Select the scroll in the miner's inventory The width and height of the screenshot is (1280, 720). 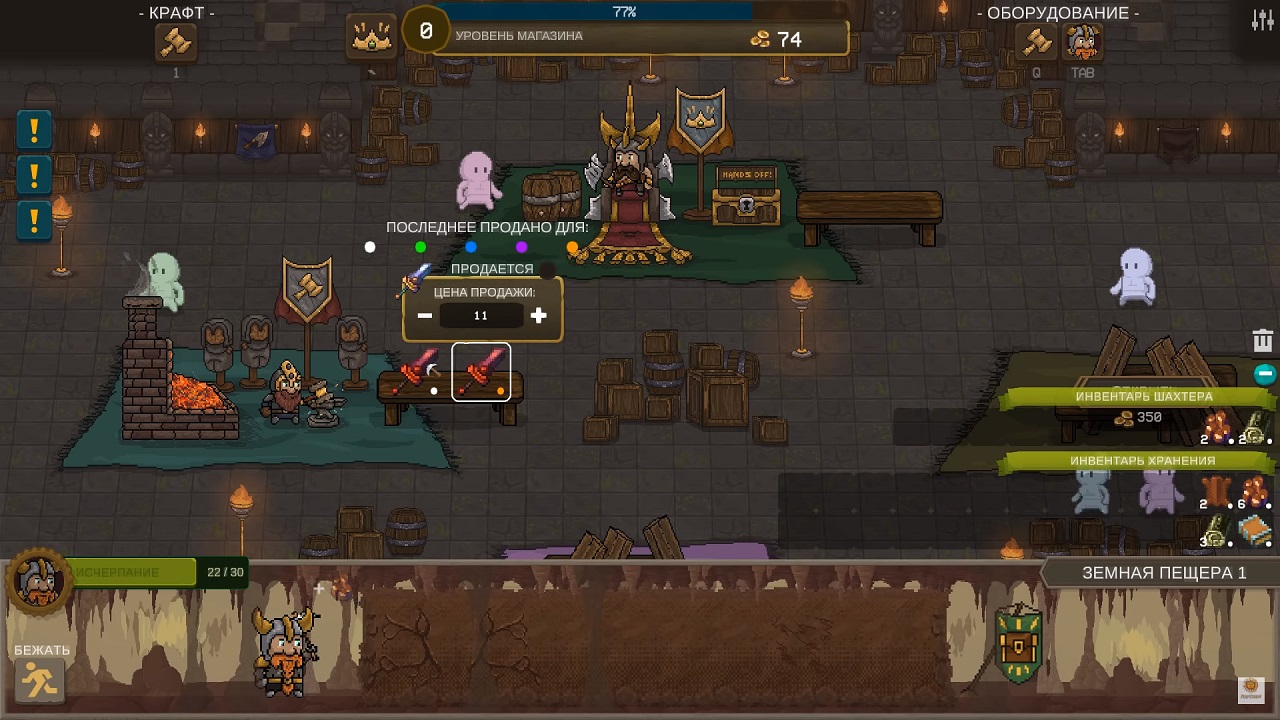coord(1255,427)
